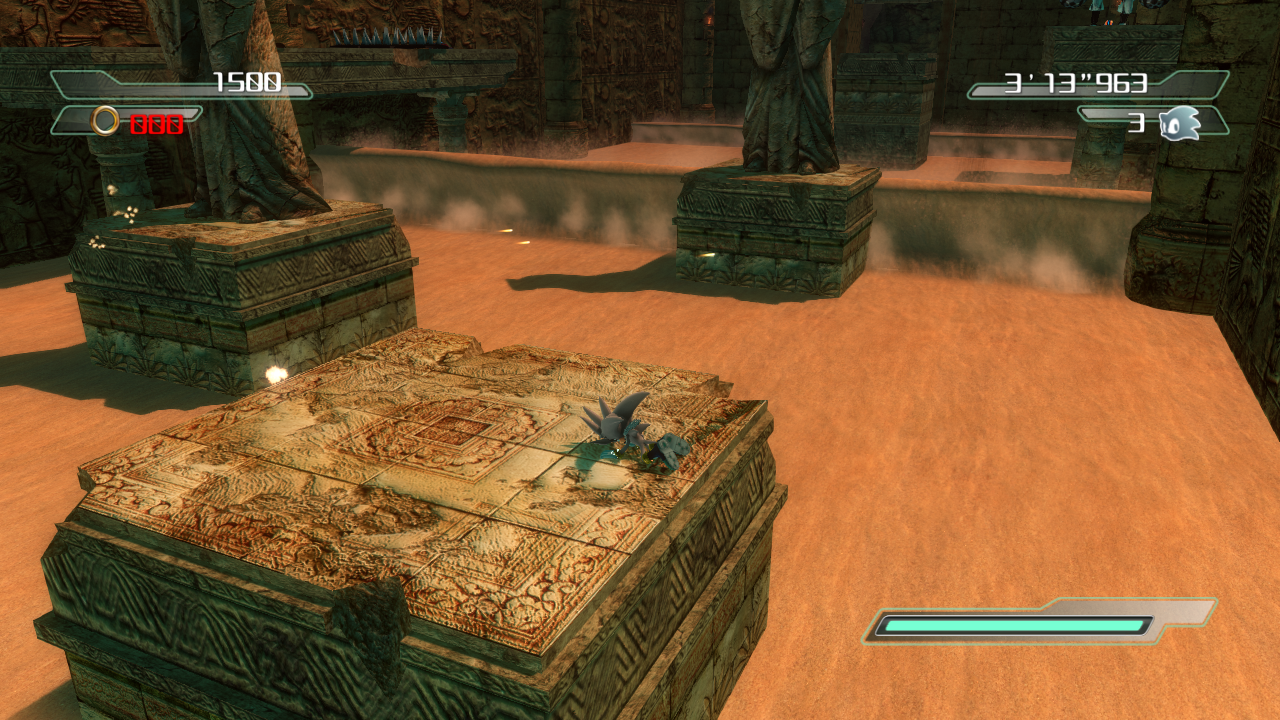Click the gold ring icon
The image size is (1280, 720).
(x=105, y=122)
